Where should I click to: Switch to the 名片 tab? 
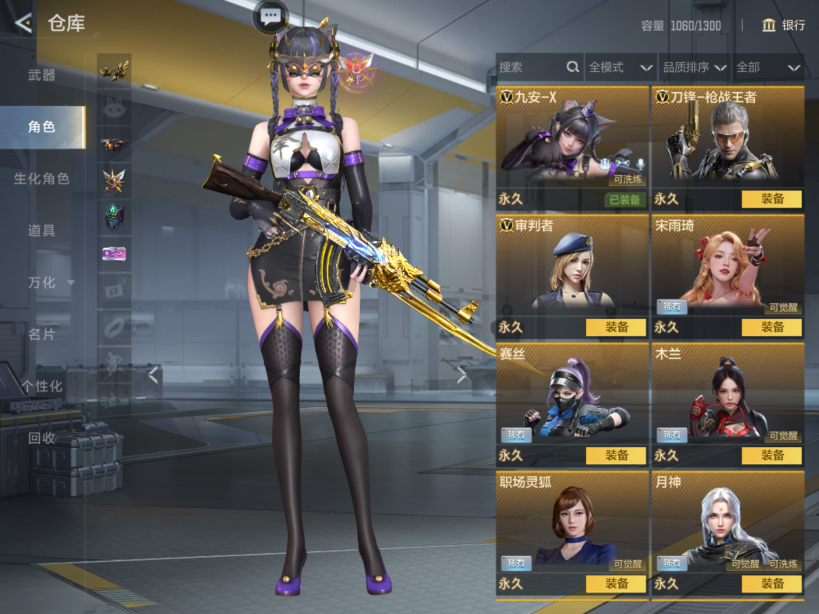click(42, 334)
